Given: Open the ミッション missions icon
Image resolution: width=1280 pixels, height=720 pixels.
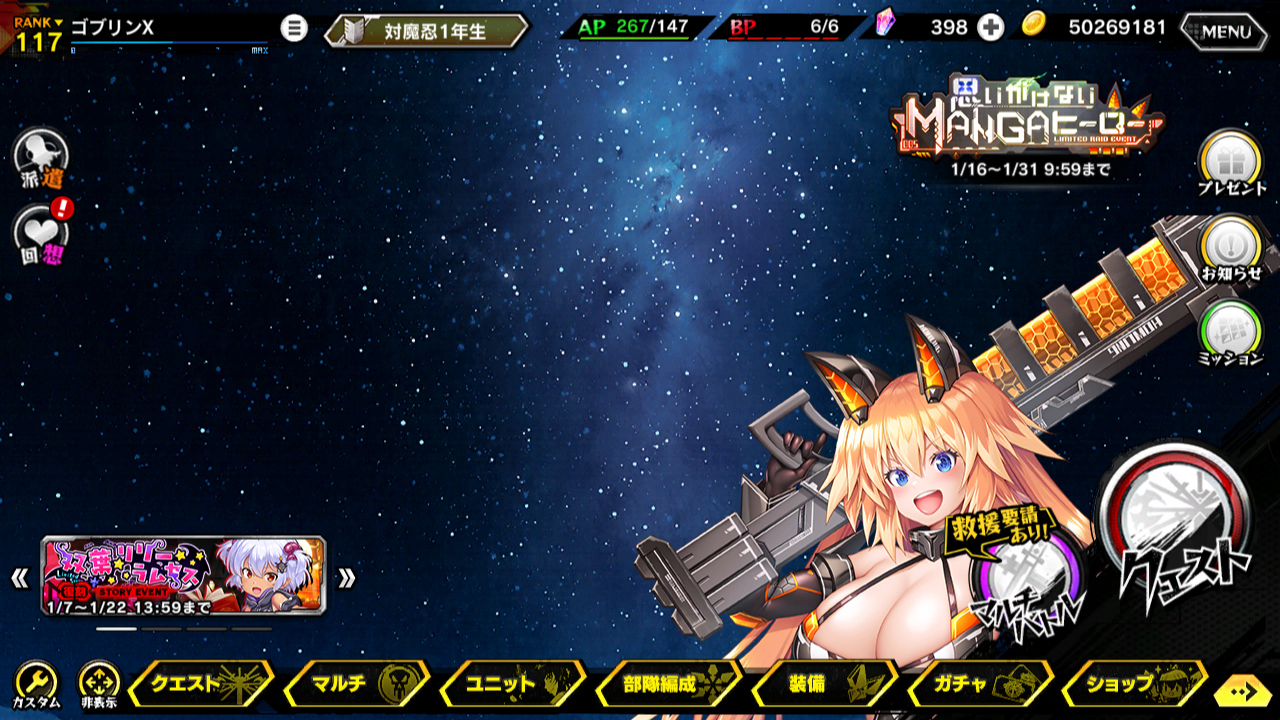Looking at the screenshot, I should 1229,330.
